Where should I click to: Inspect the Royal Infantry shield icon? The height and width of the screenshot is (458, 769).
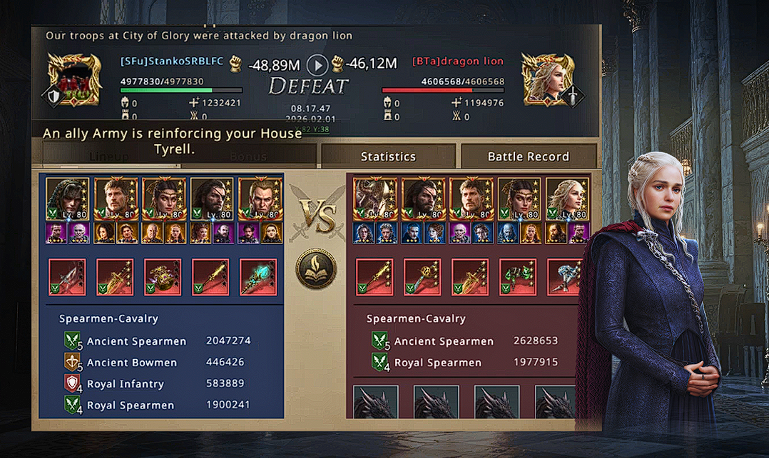click(x=71, y=384)
